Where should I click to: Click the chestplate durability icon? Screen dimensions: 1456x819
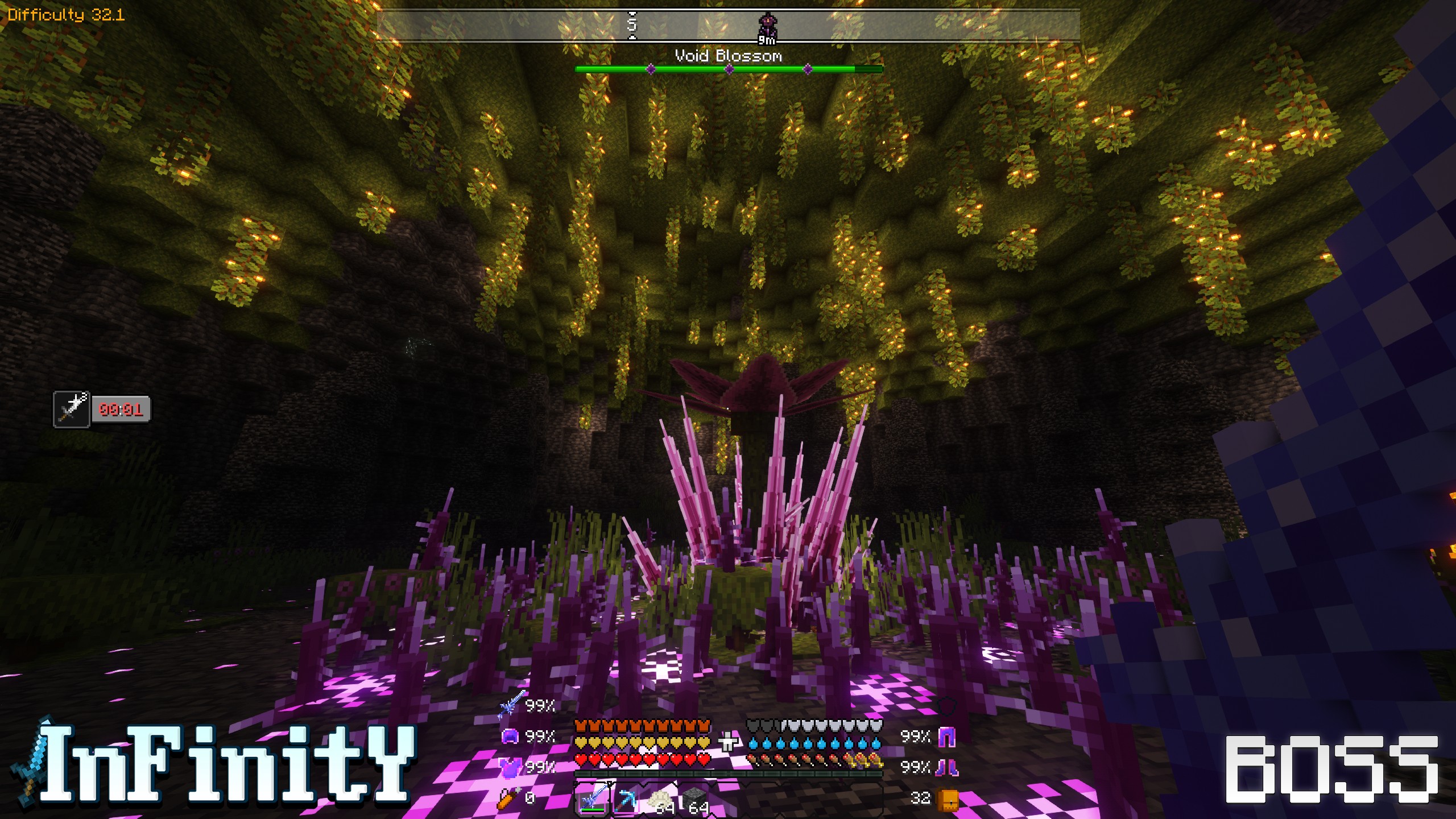point(510,767)
